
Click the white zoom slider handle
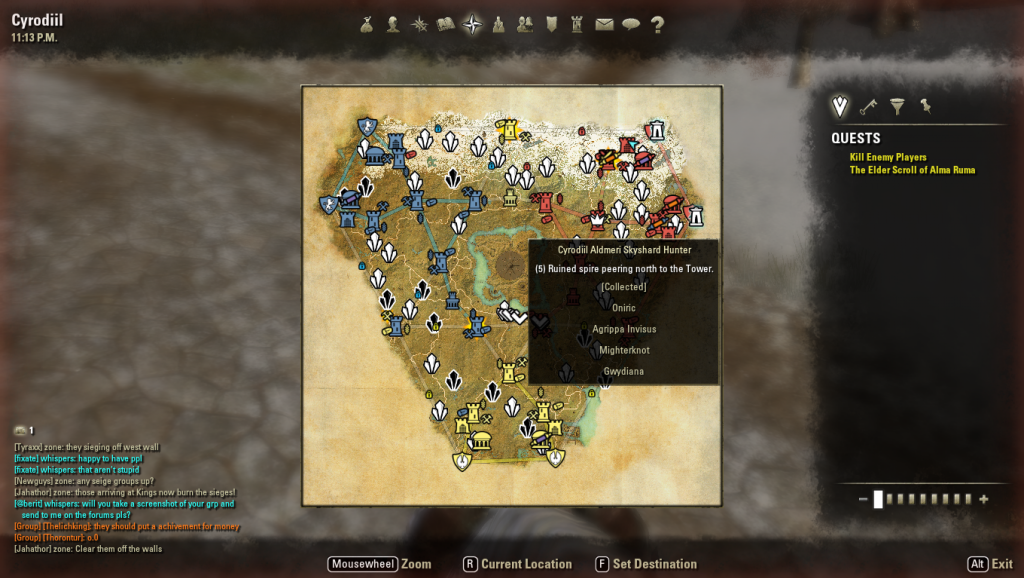point(878,499)
